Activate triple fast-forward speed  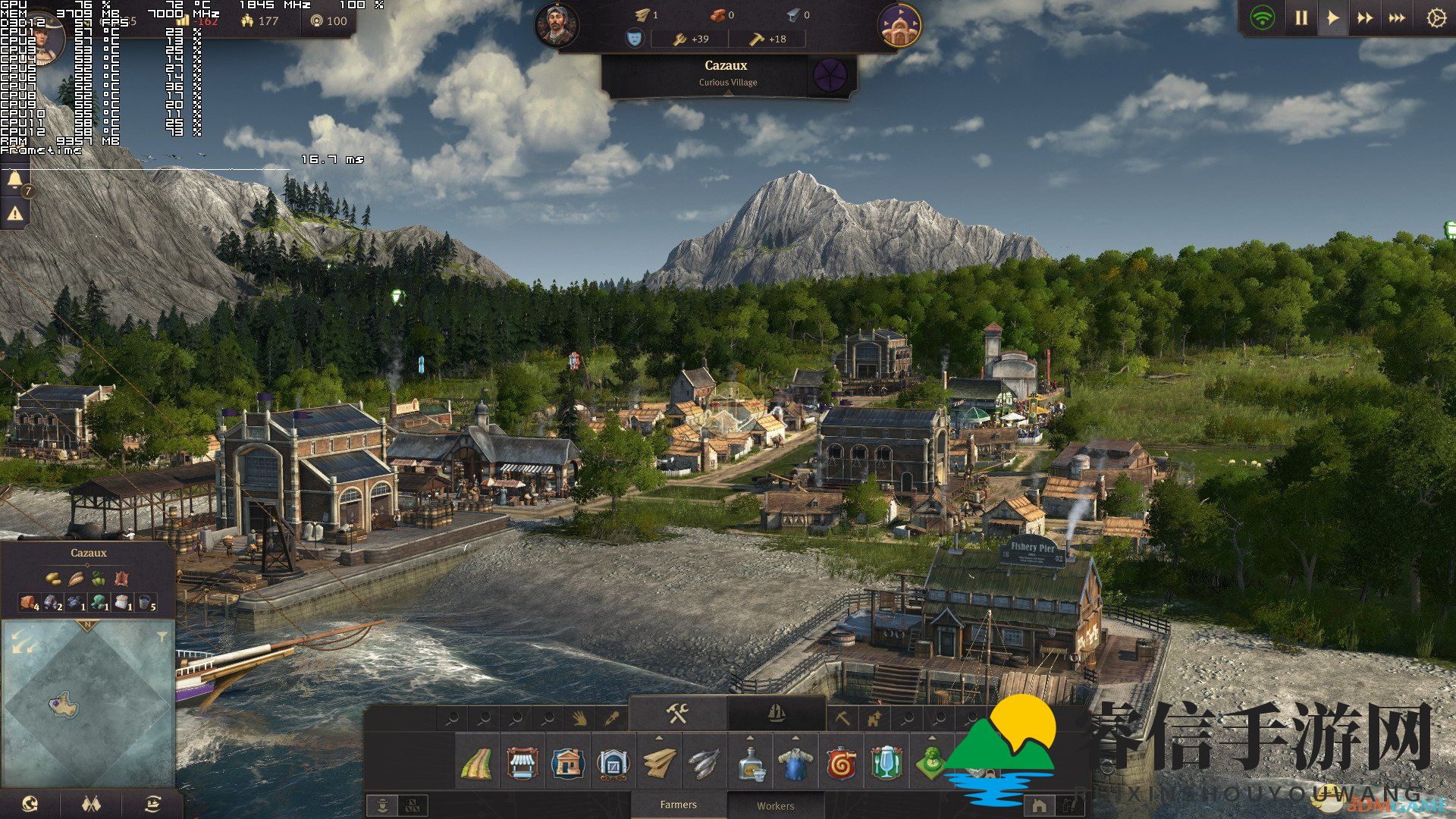click(1397, 18)
